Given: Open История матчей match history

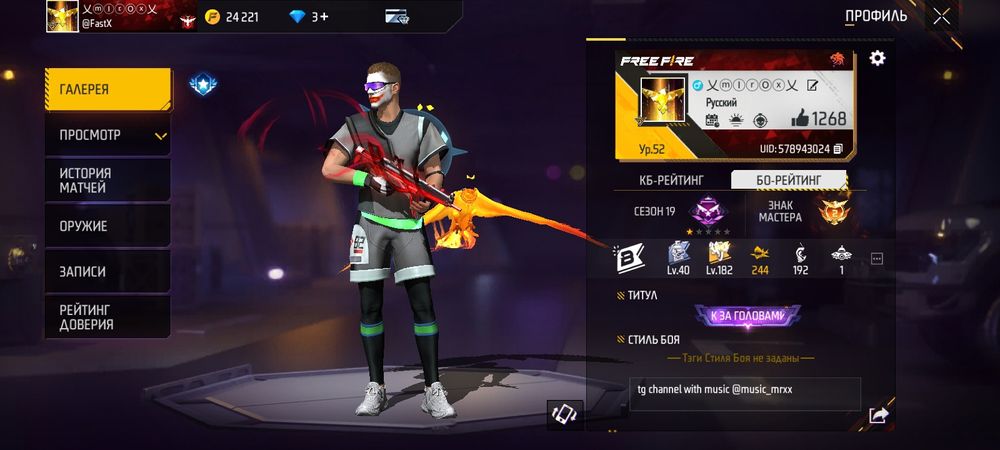Looking at the screenshot, I should [x=107, y=180].
